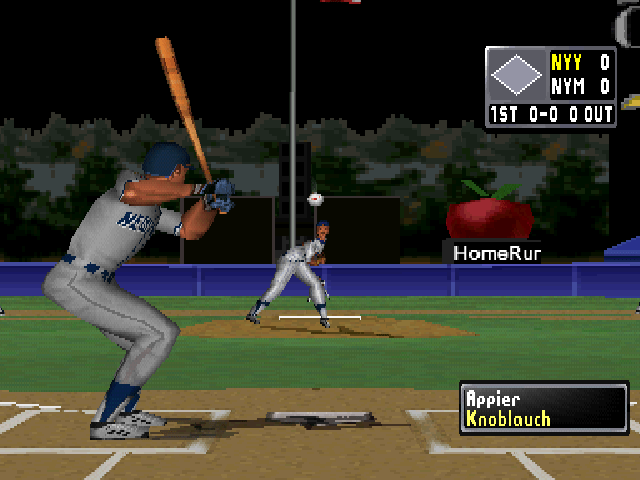The height and width of the screenshot is (480, 640).
Task: Click the base runner diamond indicator
Action: 516,74
